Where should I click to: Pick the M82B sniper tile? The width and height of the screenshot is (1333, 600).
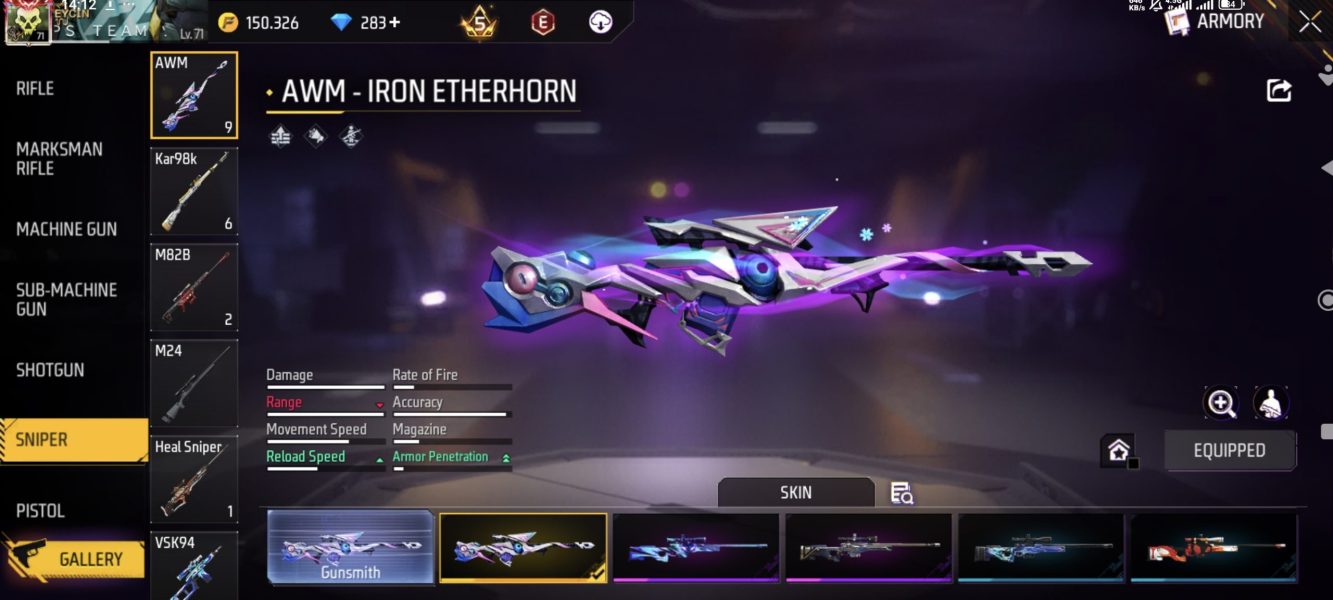point(194,288)
